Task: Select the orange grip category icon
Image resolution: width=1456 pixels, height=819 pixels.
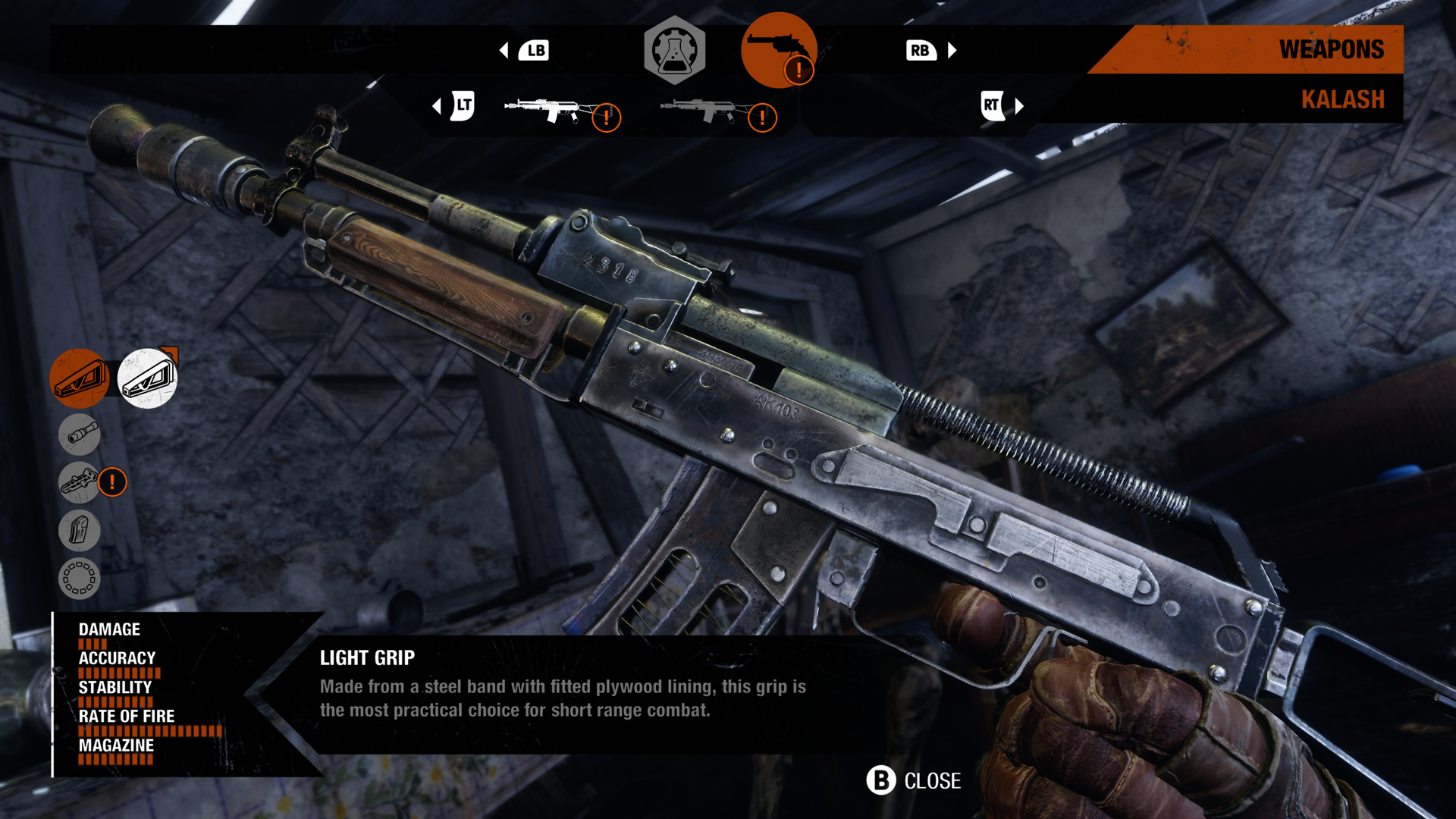Action: pyautogui.click(x=80, y=378)
